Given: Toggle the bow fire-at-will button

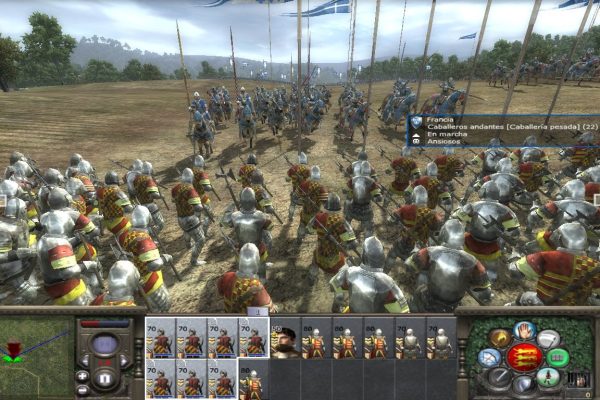Looking at the screenshot, I should (490, 357).
